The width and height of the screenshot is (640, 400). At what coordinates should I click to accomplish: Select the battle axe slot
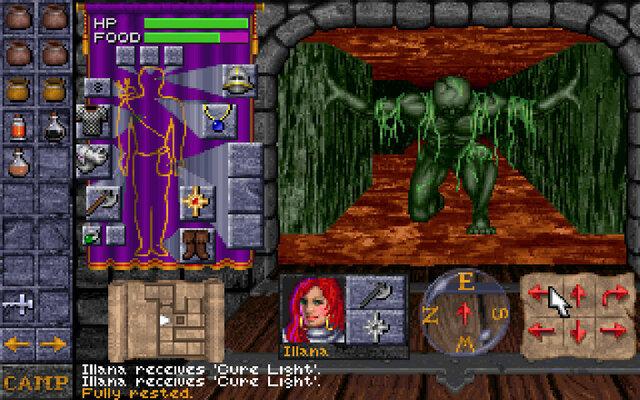coord(100,200)
